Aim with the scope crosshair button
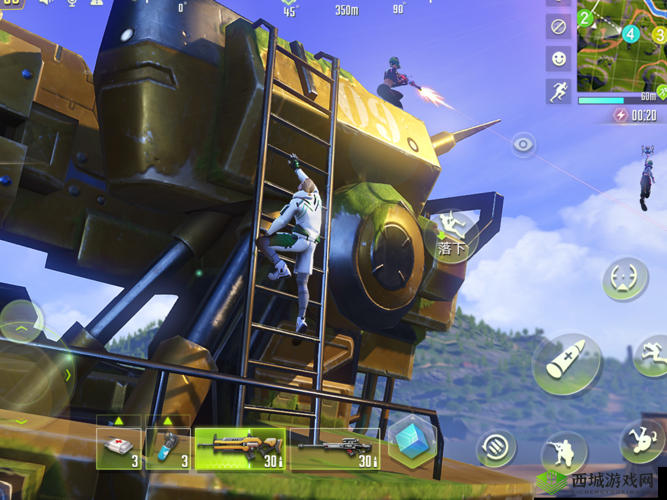 [x=625, y=279]
